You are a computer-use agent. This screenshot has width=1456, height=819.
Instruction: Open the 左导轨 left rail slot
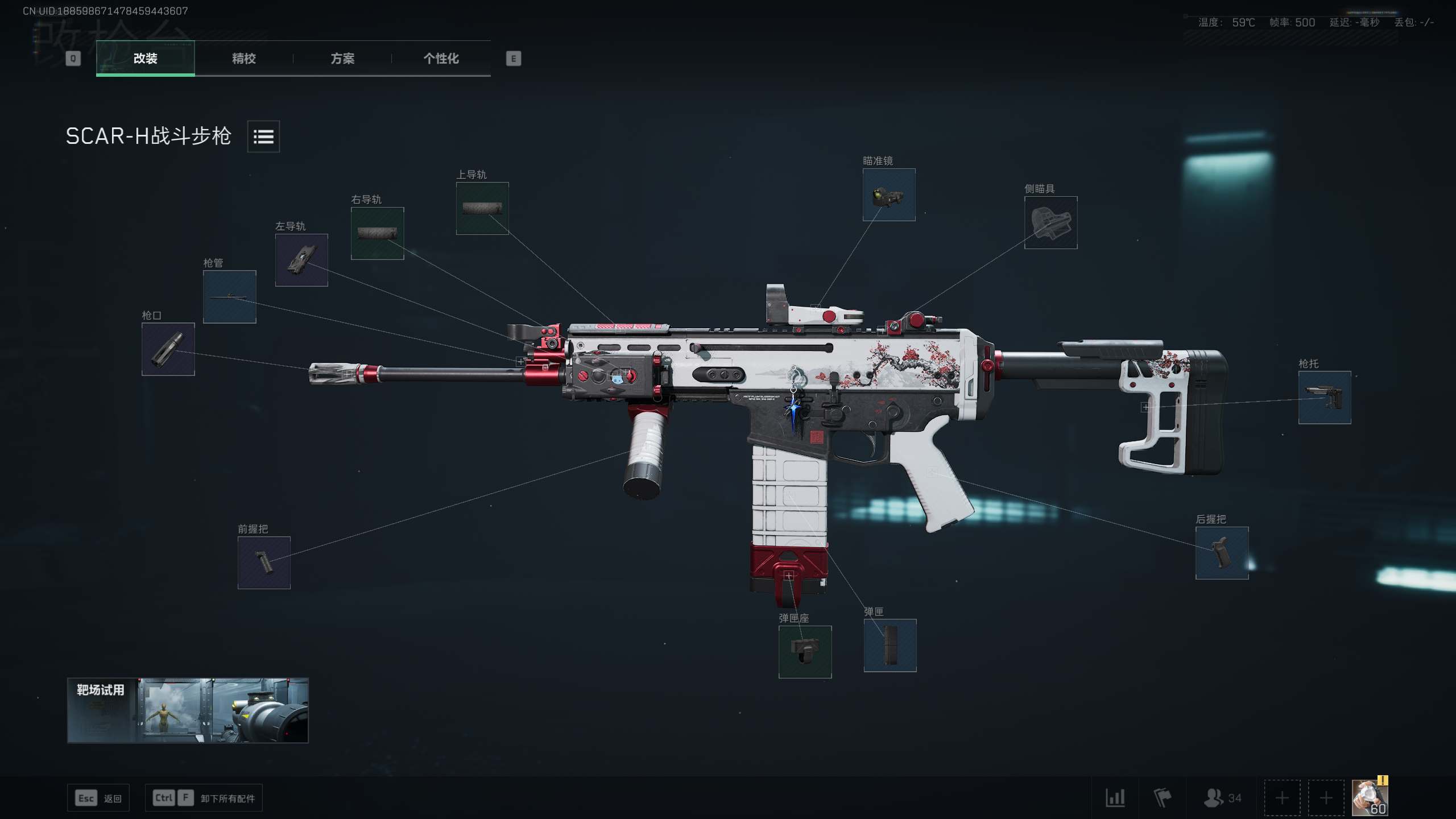(x=301, y=260)
